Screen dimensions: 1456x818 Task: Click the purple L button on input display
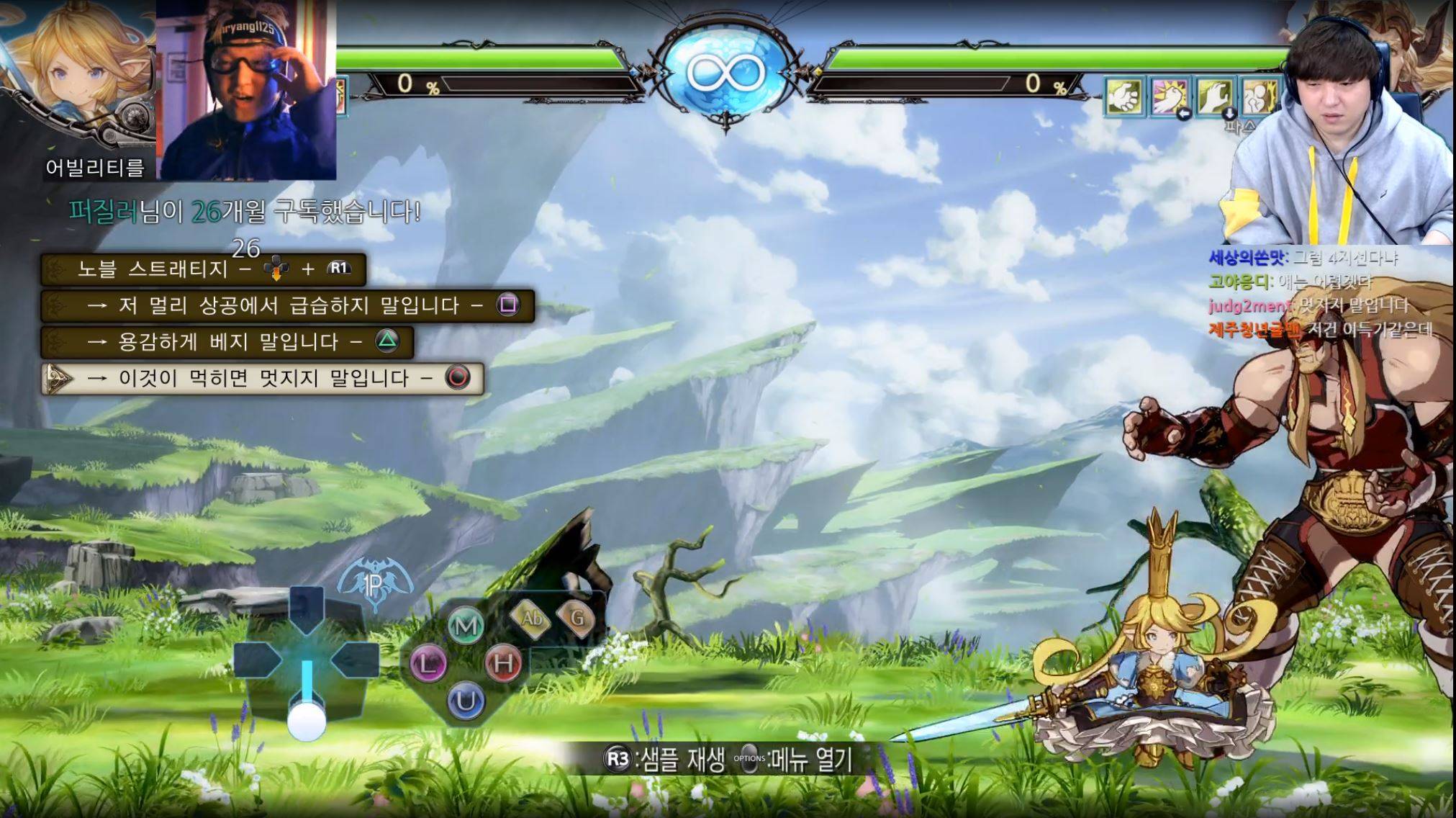pos(428,662)
